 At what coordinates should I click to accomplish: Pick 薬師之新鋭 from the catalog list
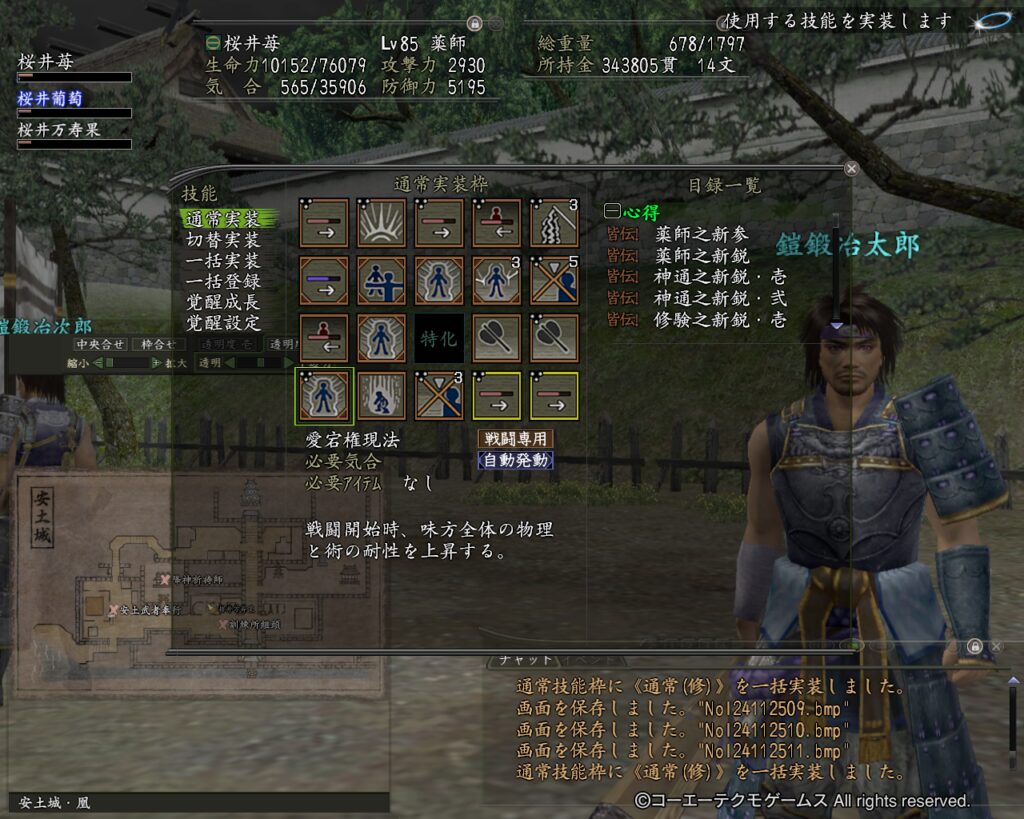[x=701, y=256]
